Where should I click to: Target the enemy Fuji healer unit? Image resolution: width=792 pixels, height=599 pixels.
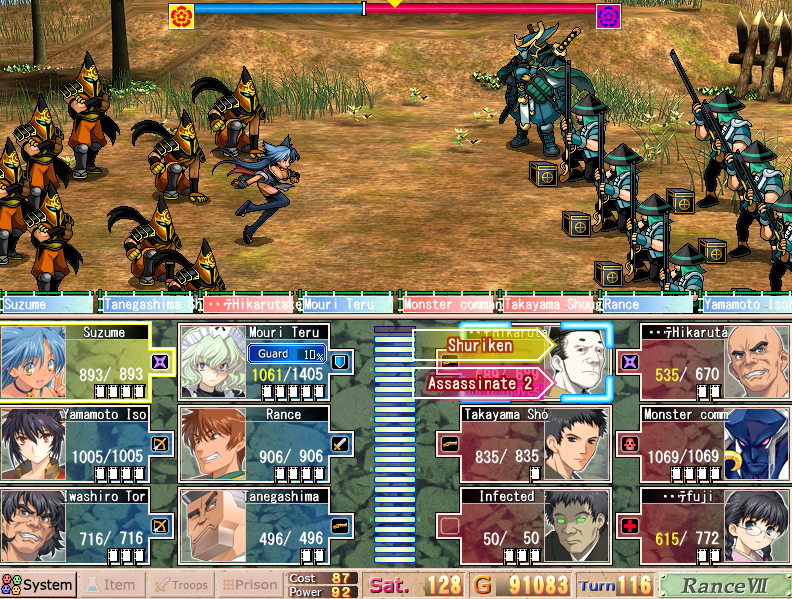point(704,526)
